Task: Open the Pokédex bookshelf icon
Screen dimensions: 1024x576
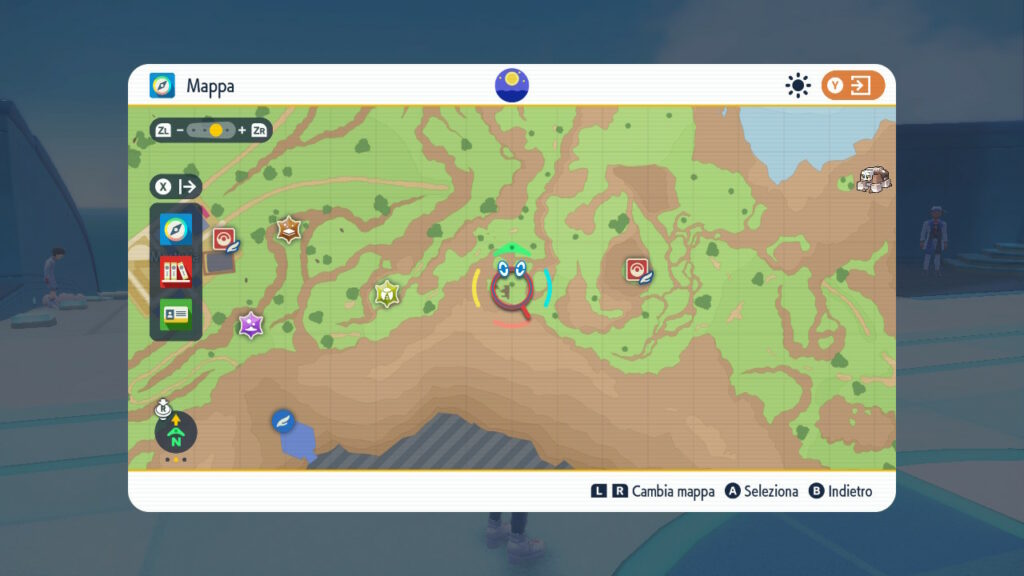Action: 176,271
